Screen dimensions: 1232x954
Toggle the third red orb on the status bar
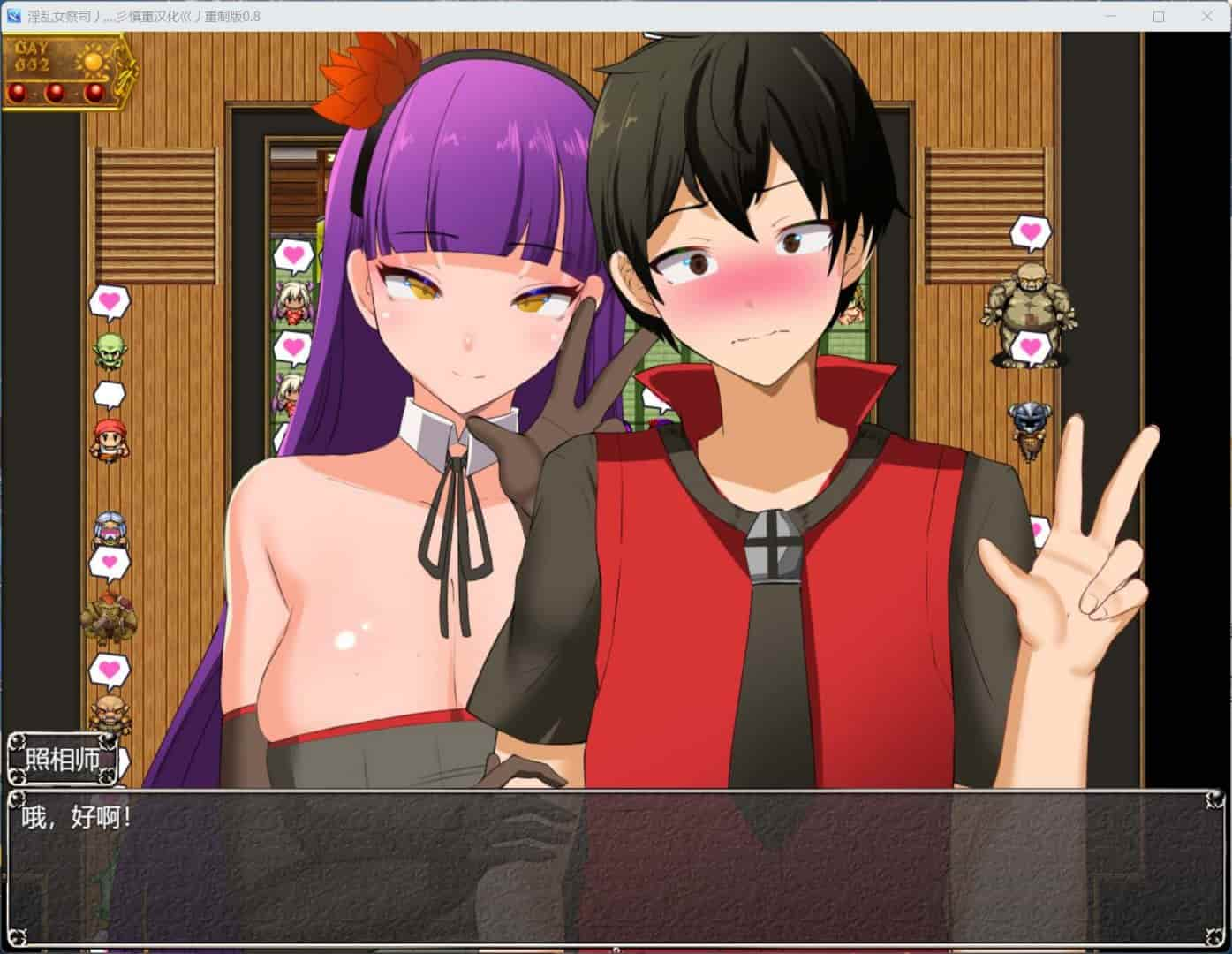click(x=95, y=92)
